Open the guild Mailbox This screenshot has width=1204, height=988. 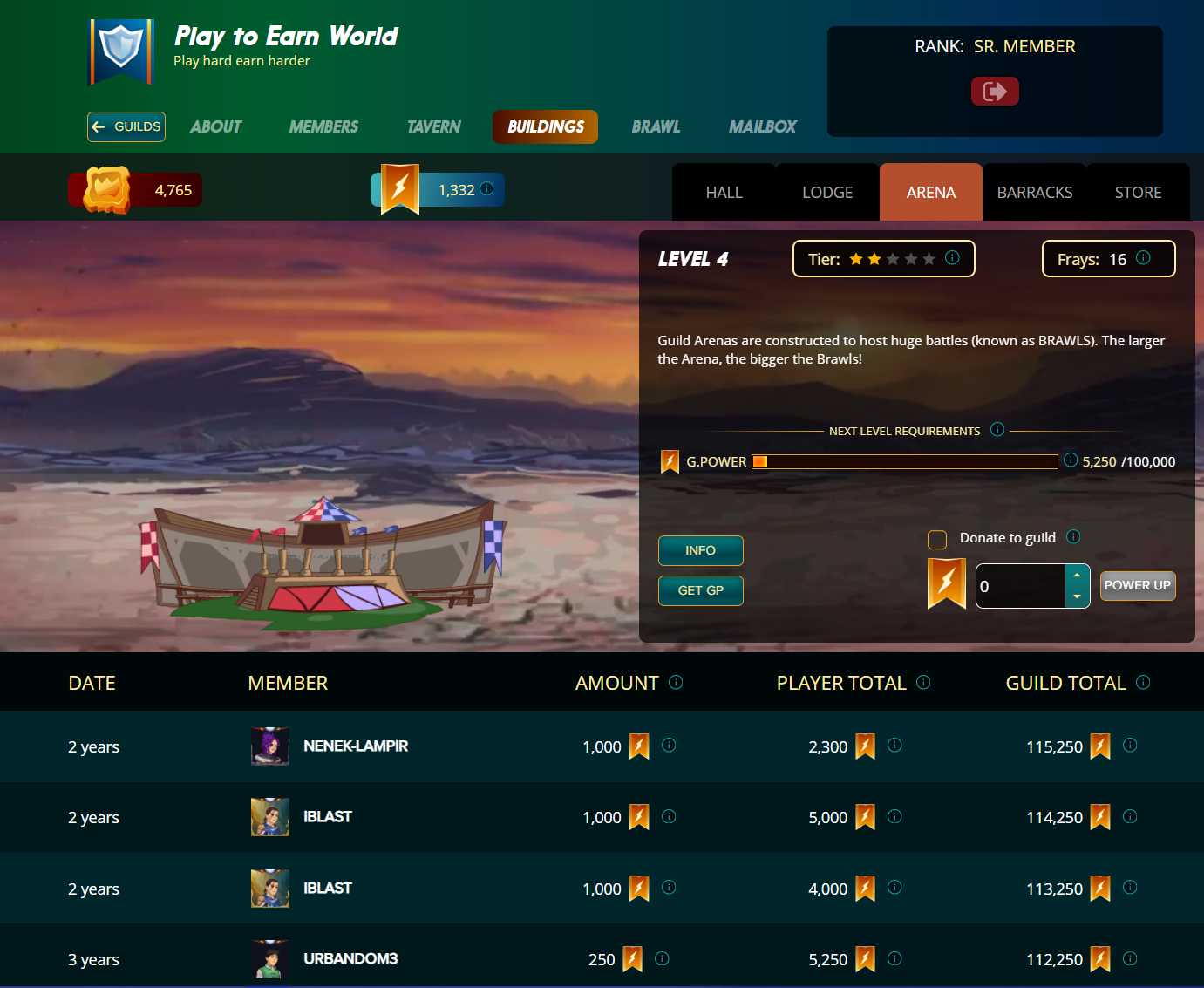pyautogui.click(x=762, y=126)
